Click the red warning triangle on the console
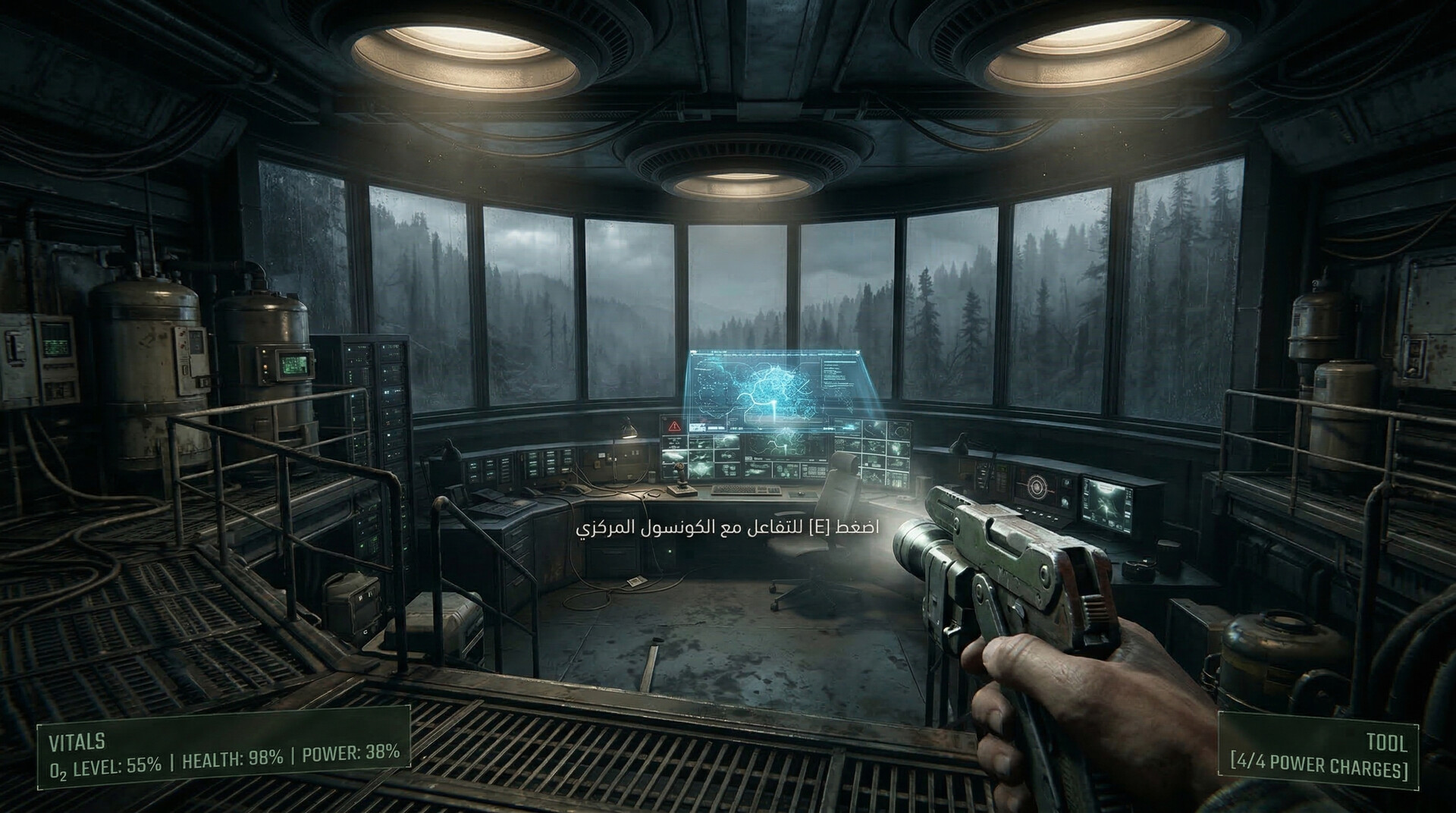 (673, 425)
